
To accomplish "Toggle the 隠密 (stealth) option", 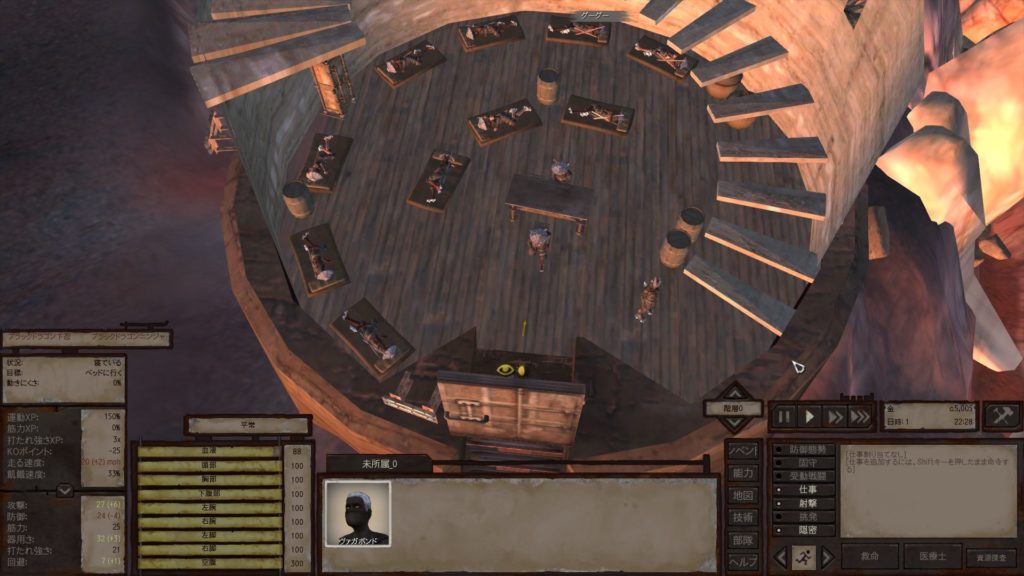I will pos(803,530).
